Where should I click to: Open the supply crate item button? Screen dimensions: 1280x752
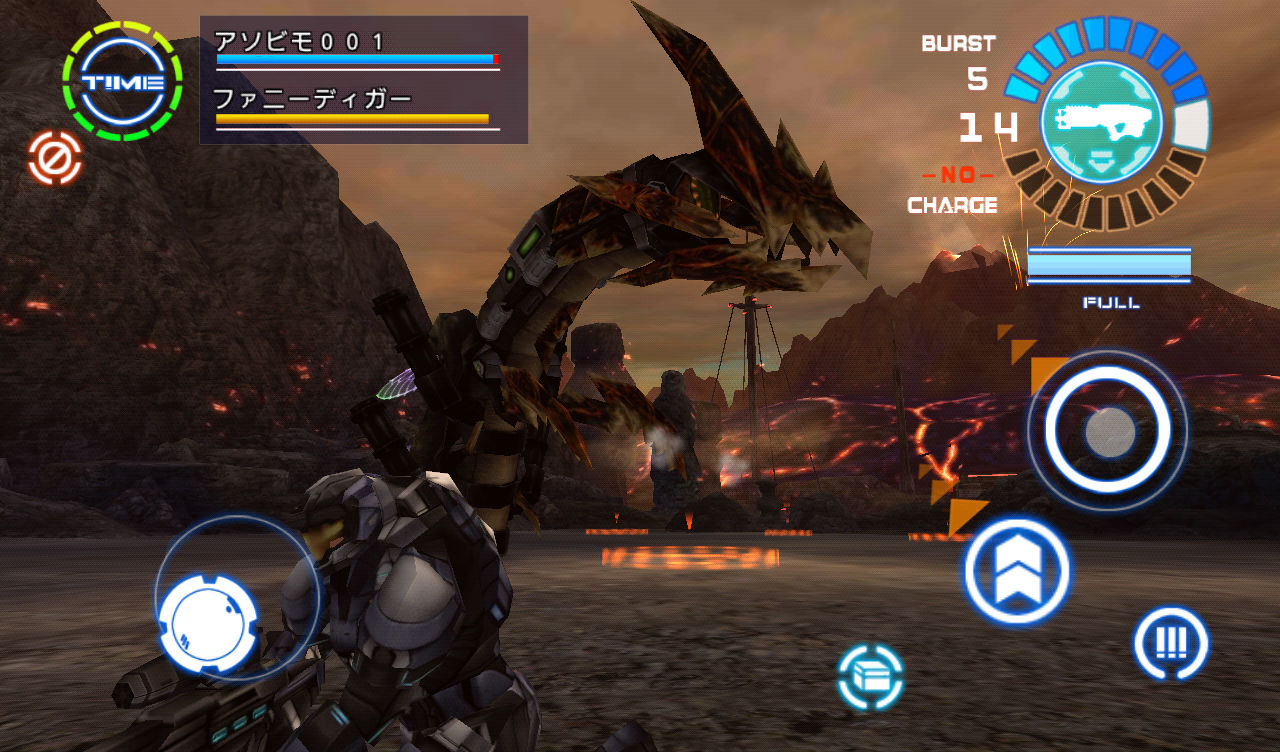(870, 677)
